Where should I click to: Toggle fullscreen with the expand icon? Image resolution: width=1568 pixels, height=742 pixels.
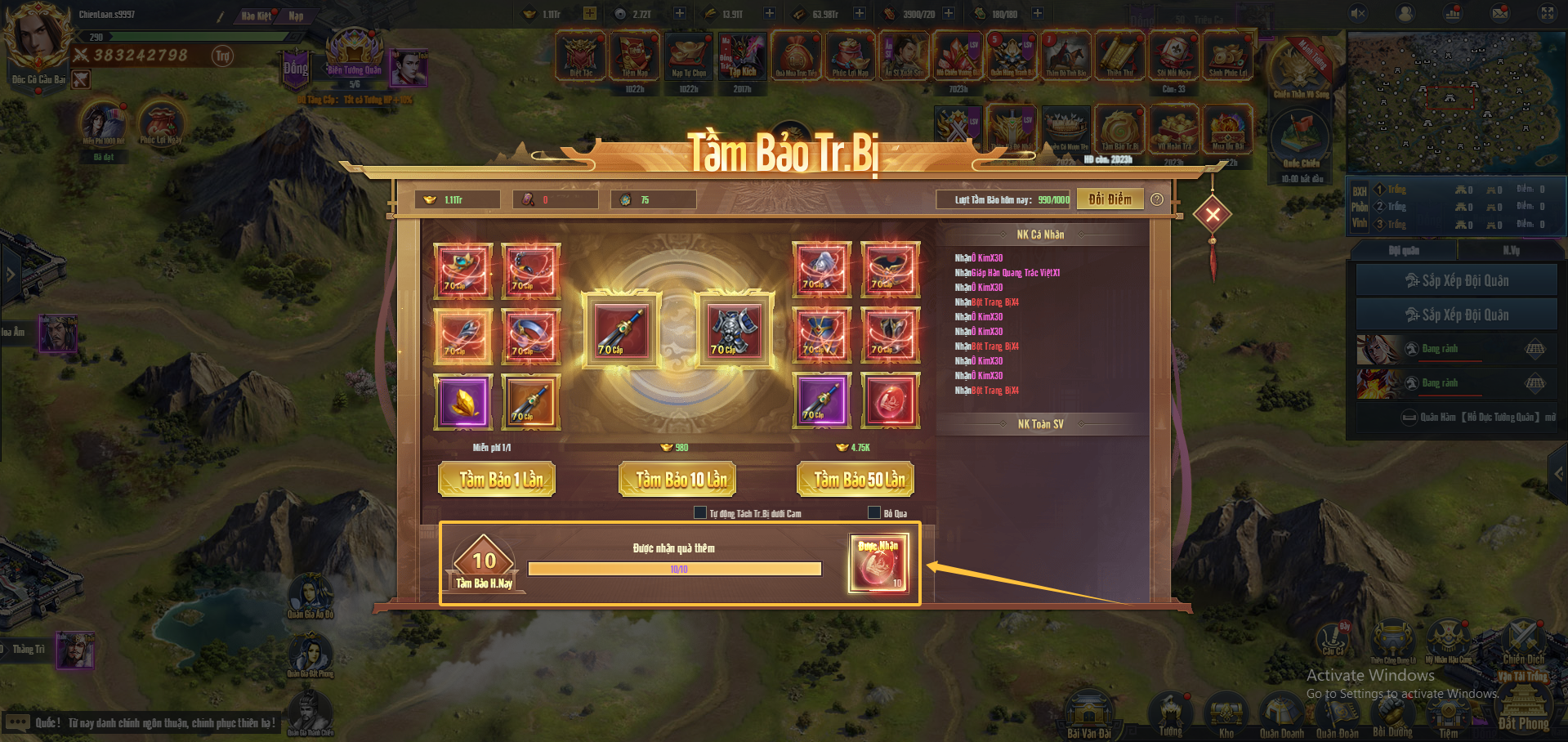1548,13
